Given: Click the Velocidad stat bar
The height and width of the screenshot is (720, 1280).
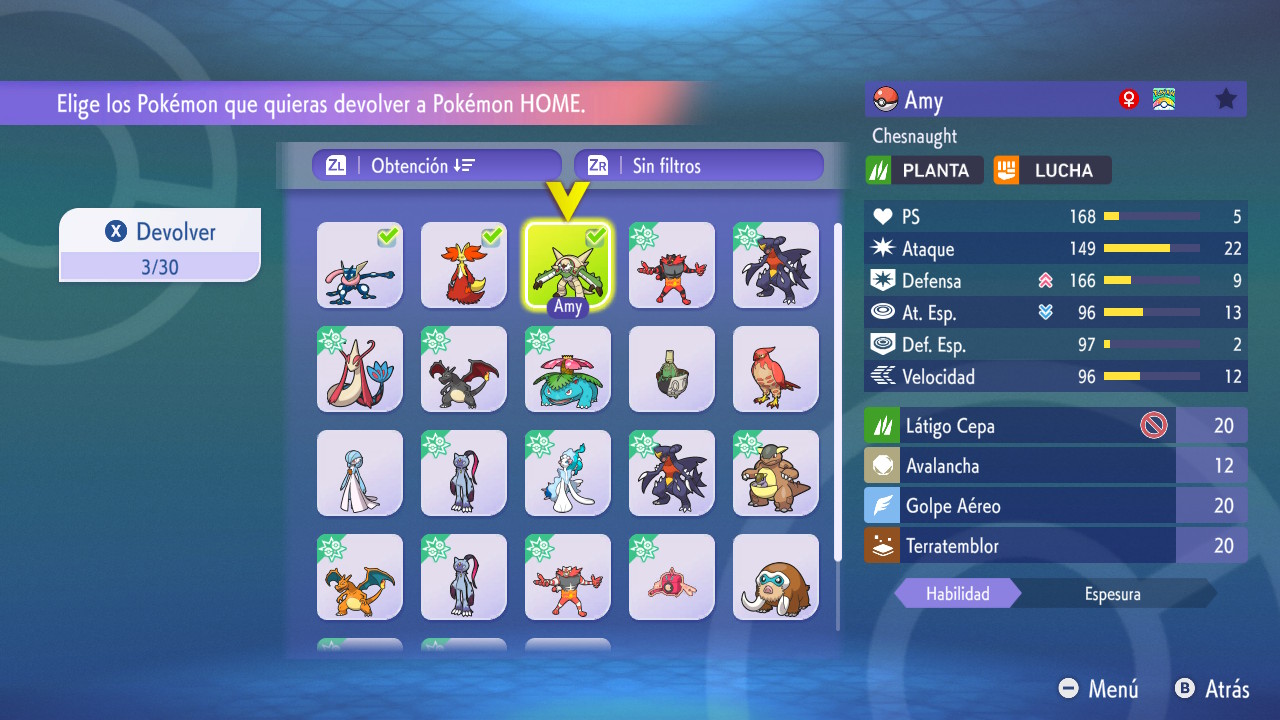Looking at the screenshot, I should (1150, 377).
